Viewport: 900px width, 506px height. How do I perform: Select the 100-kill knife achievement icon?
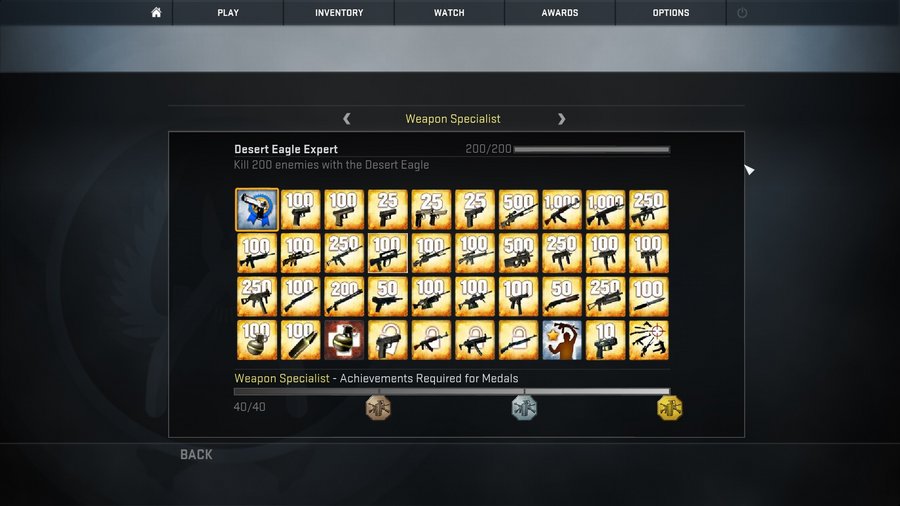point(301,340)
